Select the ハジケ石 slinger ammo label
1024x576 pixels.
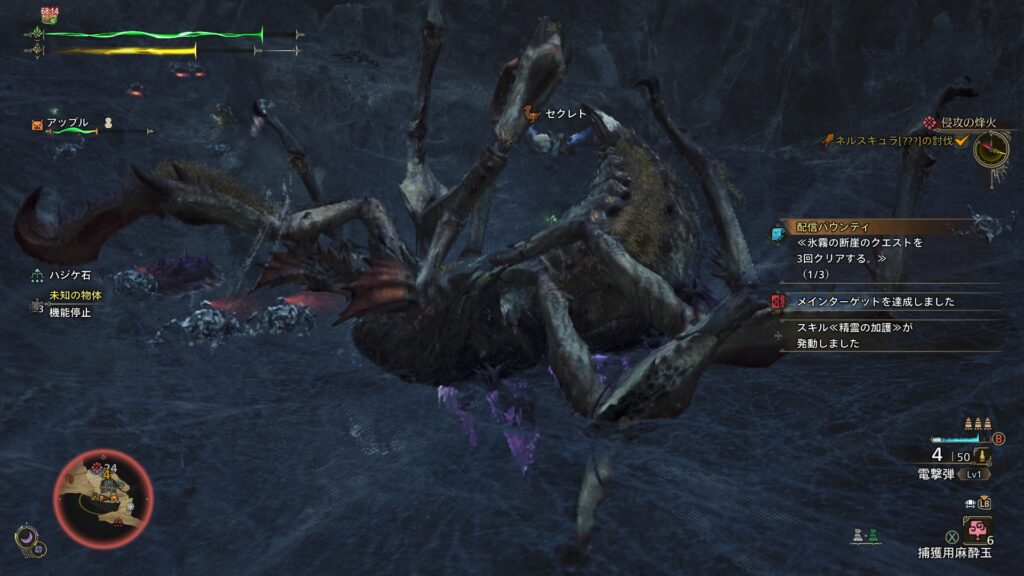coord(68,274)
